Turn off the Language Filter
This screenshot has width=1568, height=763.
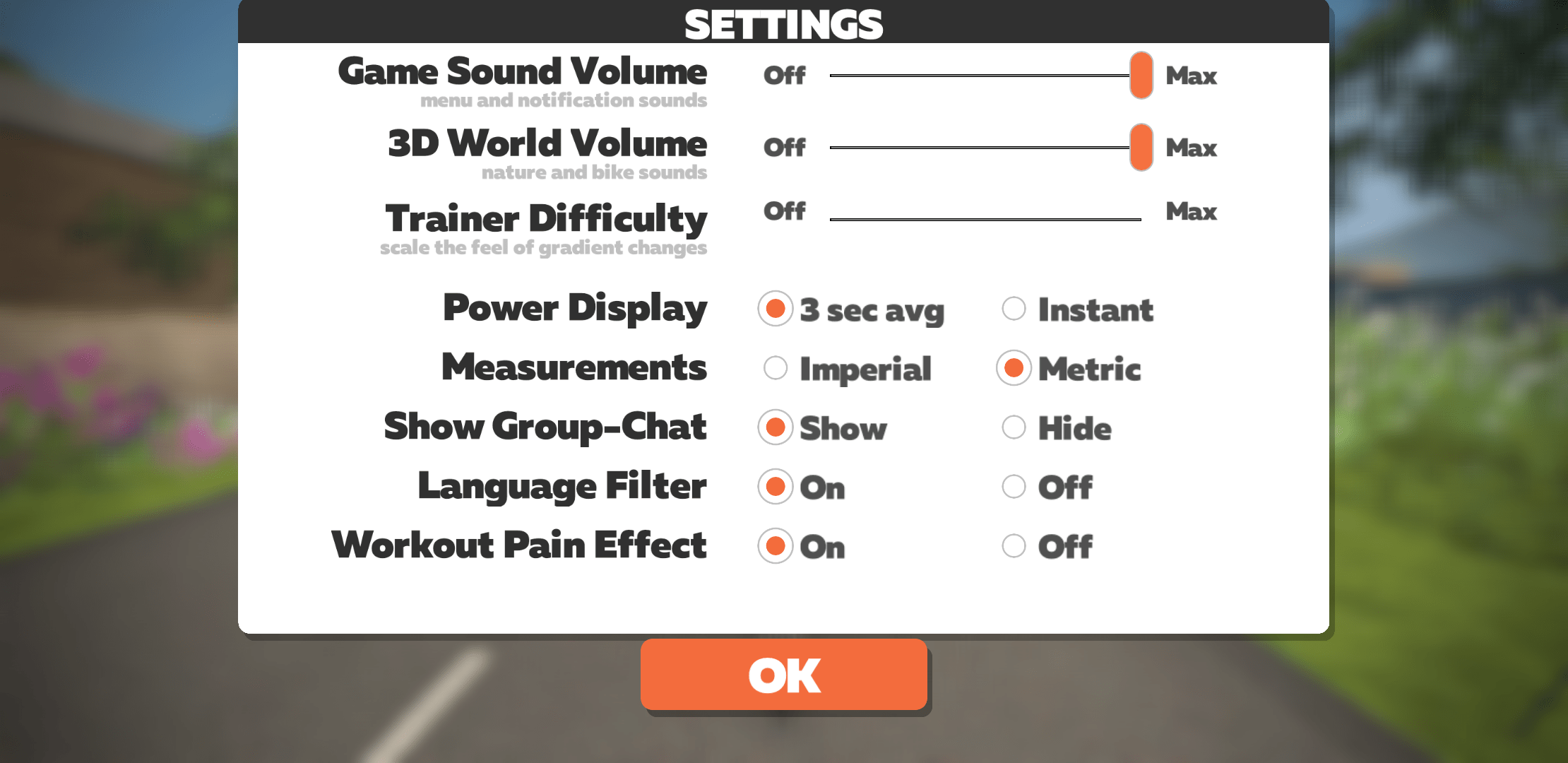point(1014,486)
